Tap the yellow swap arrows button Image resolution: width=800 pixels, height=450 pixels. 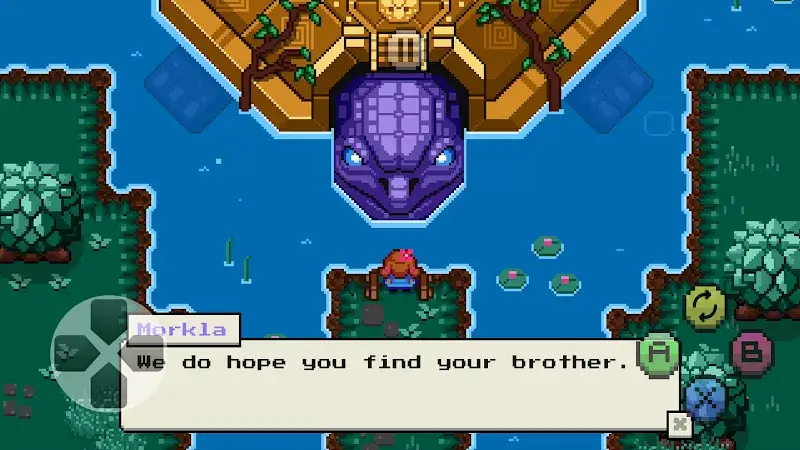click(x=705, y=306)
